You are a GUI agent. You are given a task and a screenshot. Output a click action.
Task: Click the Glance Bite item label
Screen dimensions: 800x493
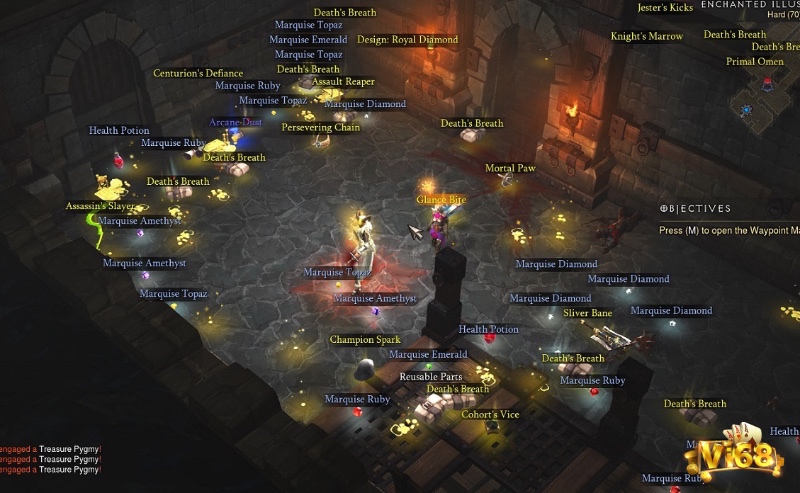tap(441, 199)
